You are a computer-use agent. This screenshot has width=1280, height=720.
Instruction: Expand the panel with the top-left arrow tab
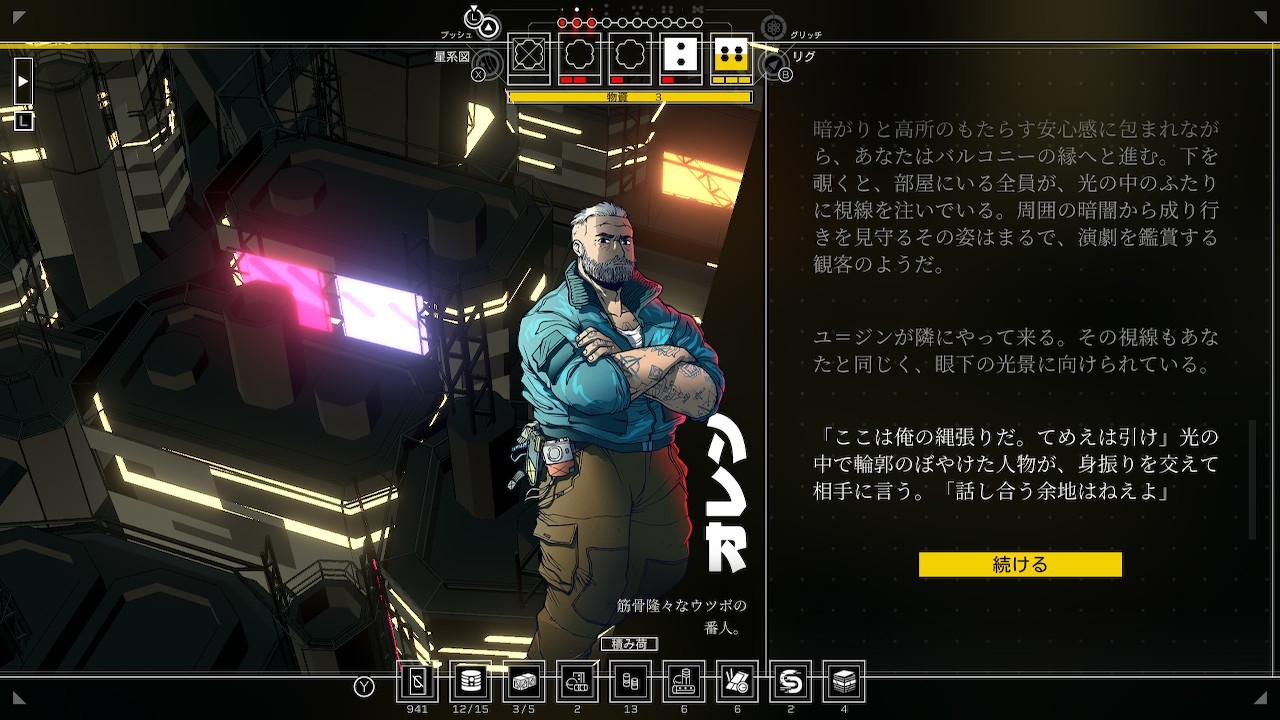(23, 81)
